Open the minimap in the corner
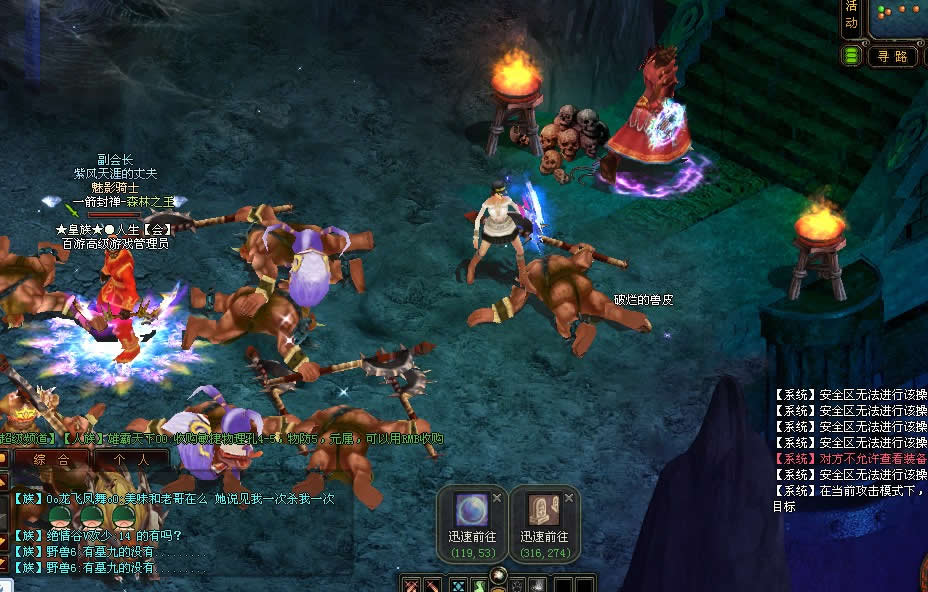 click(898, 16)
